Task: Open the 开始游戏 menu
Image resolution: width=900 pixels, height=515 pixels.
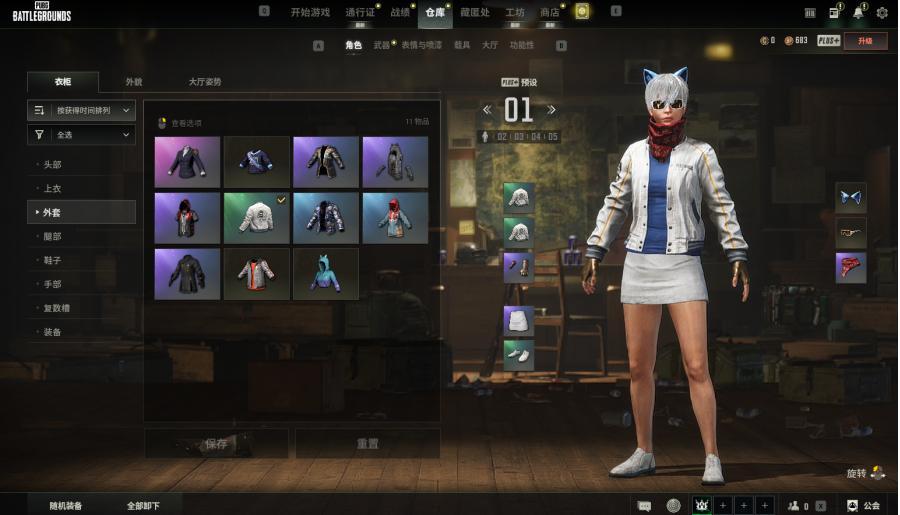Action: pyautogui.click(x=309, y=12)
